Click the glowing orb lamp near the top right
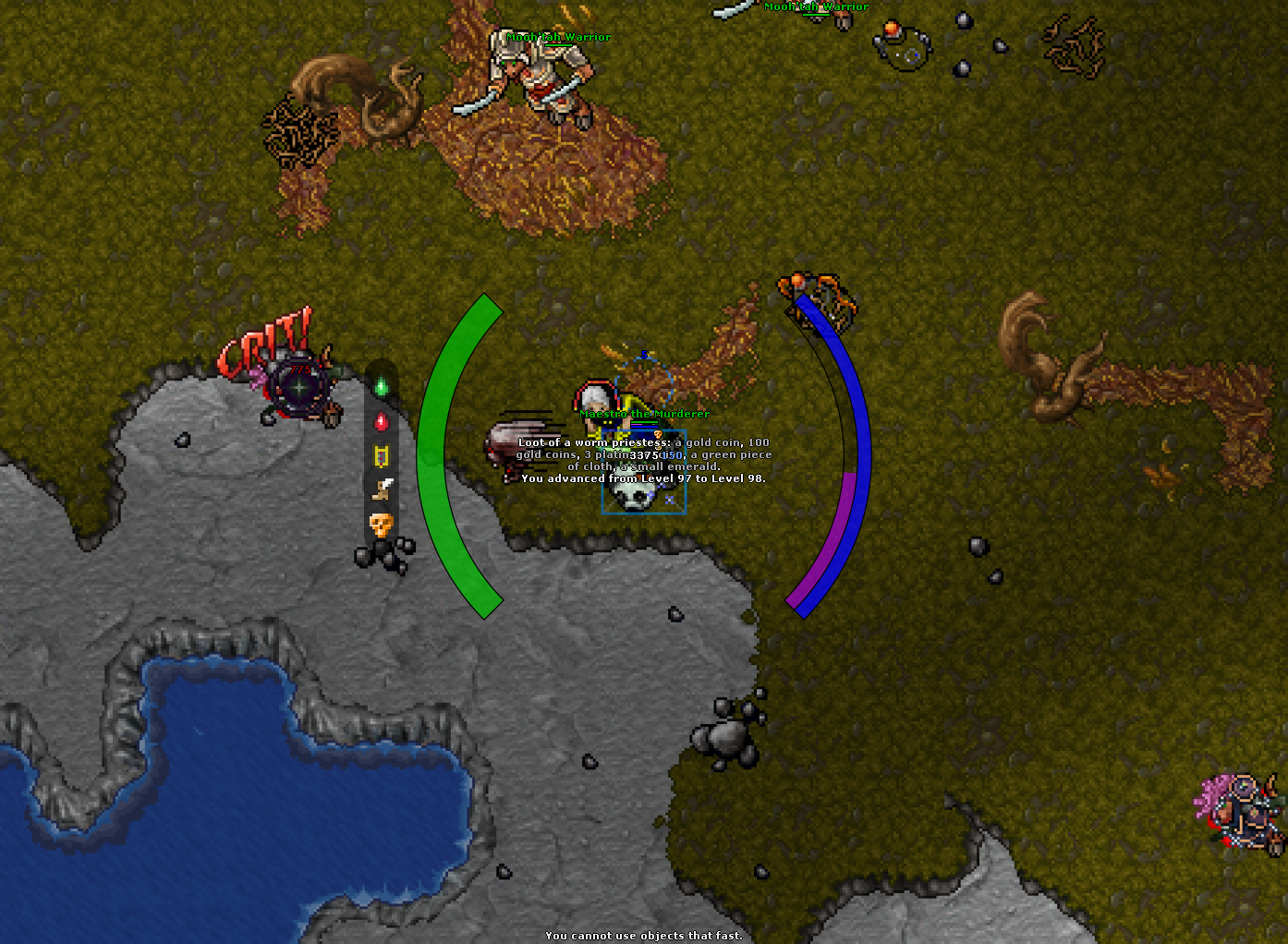This screenshot has height=944, width=1288. click(x=893, y=31)
